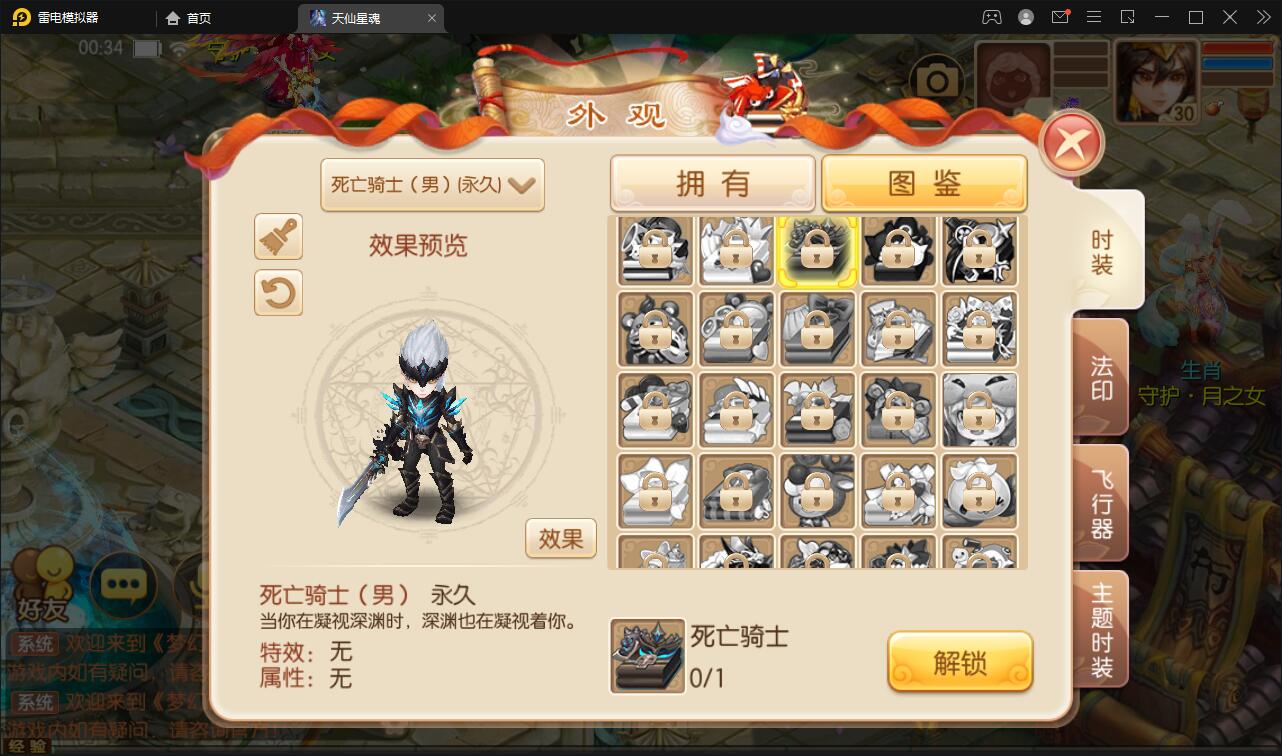Switch to the 图鉴 tab
This screenshot has height=756, width=1282.
[x=924, y=181]
